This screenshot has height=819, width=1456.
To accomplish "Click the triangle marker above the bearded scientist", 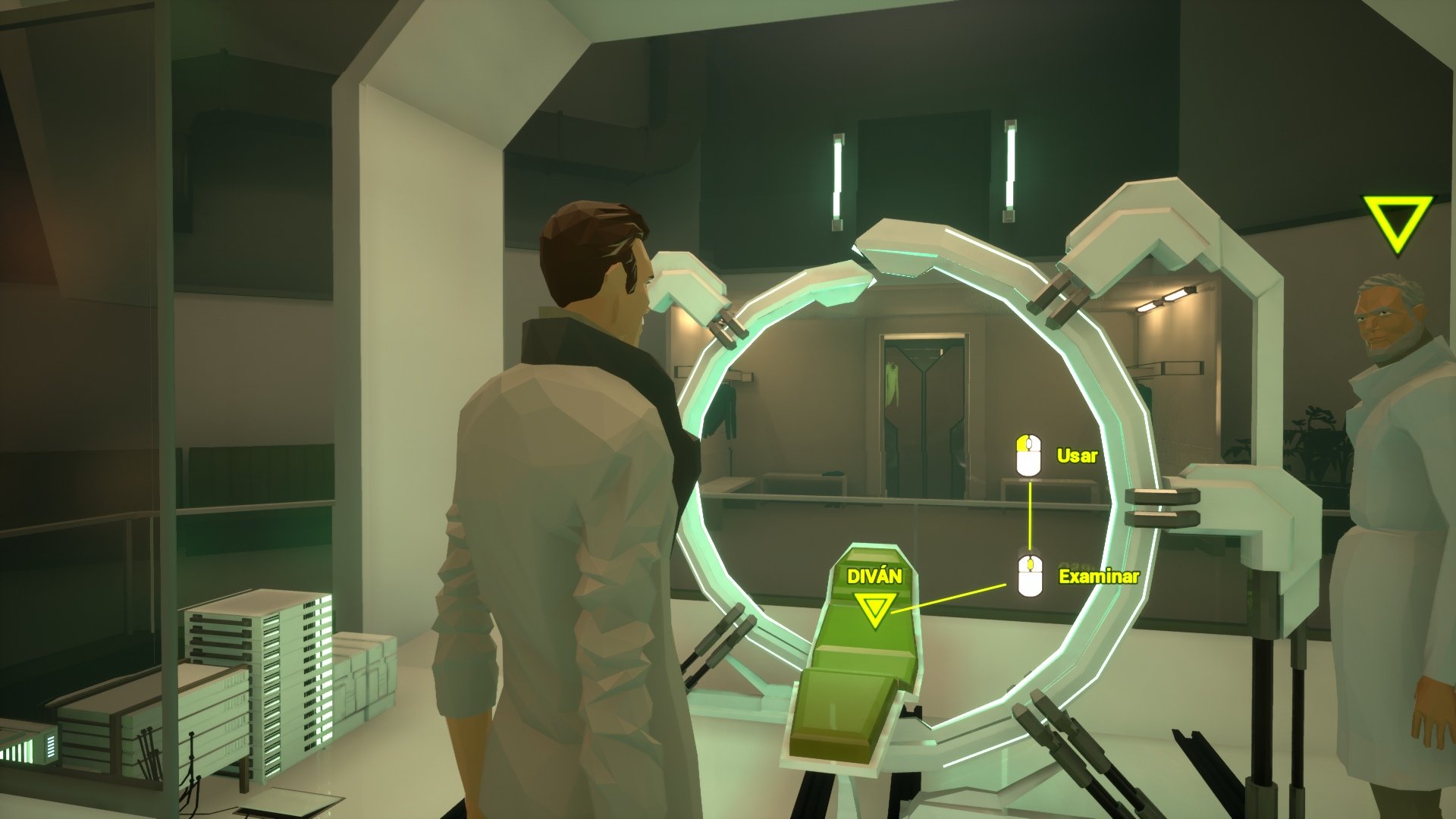I will pyautogui.click(x=1397, y=221).
